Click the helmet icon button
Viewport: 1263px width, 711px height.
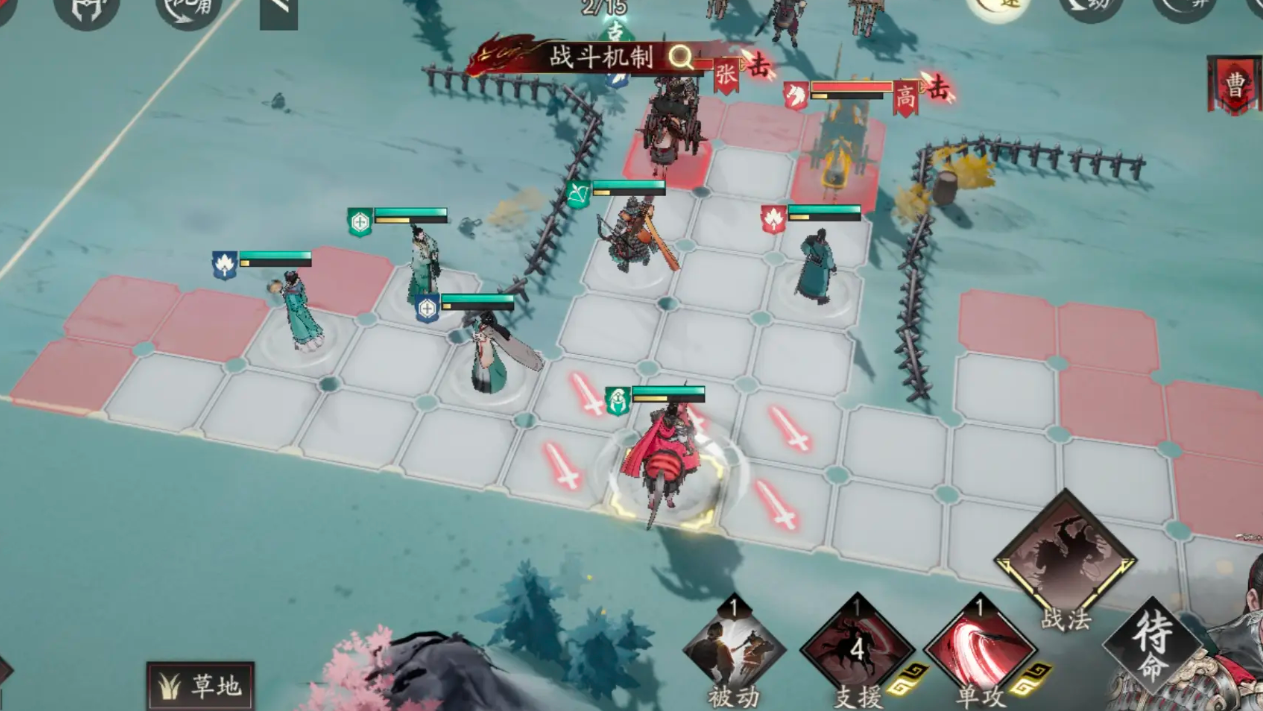pyautogui.click(x=87, y=10)
